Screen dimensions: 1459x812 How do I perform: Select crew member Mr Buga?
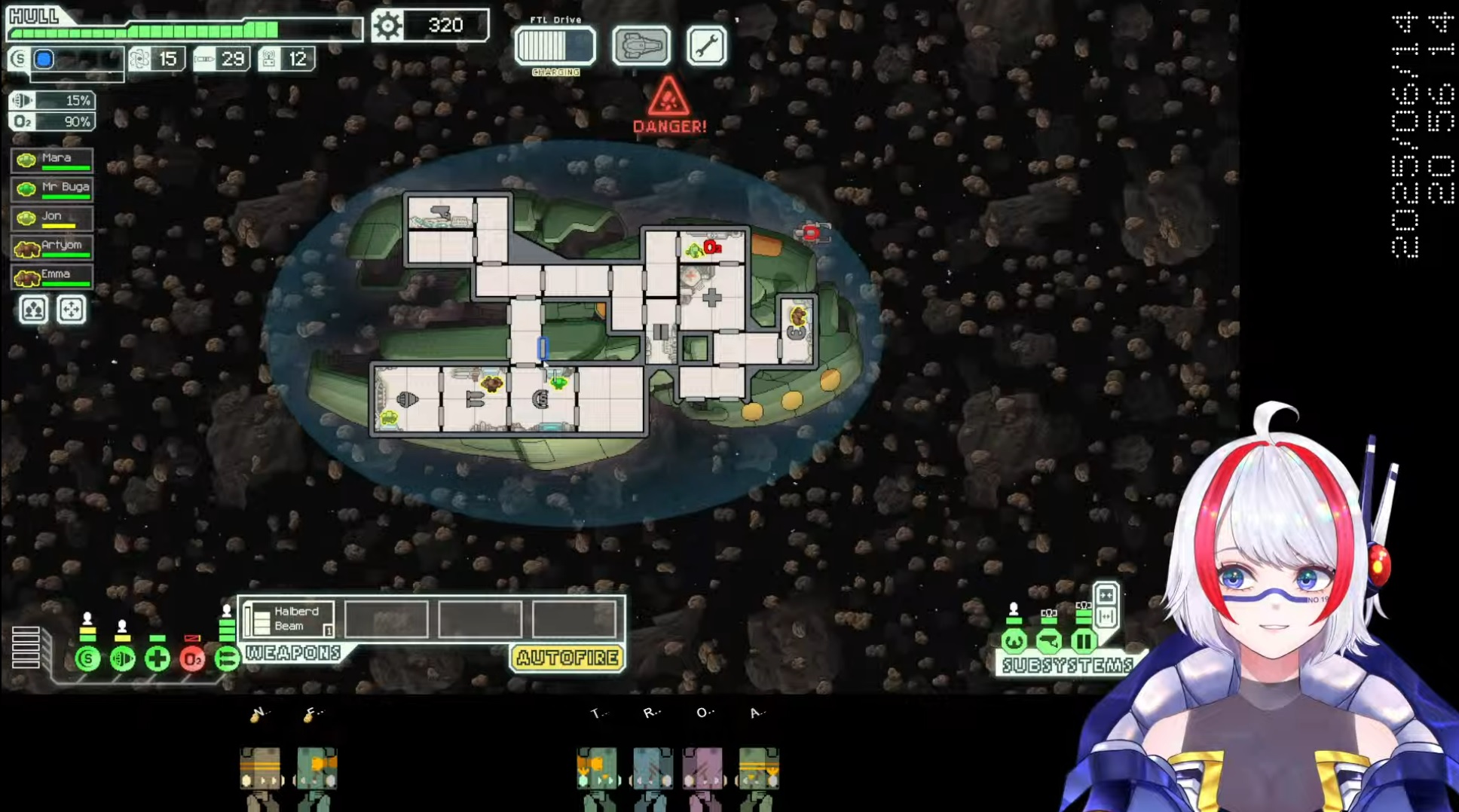pos(52,188)
